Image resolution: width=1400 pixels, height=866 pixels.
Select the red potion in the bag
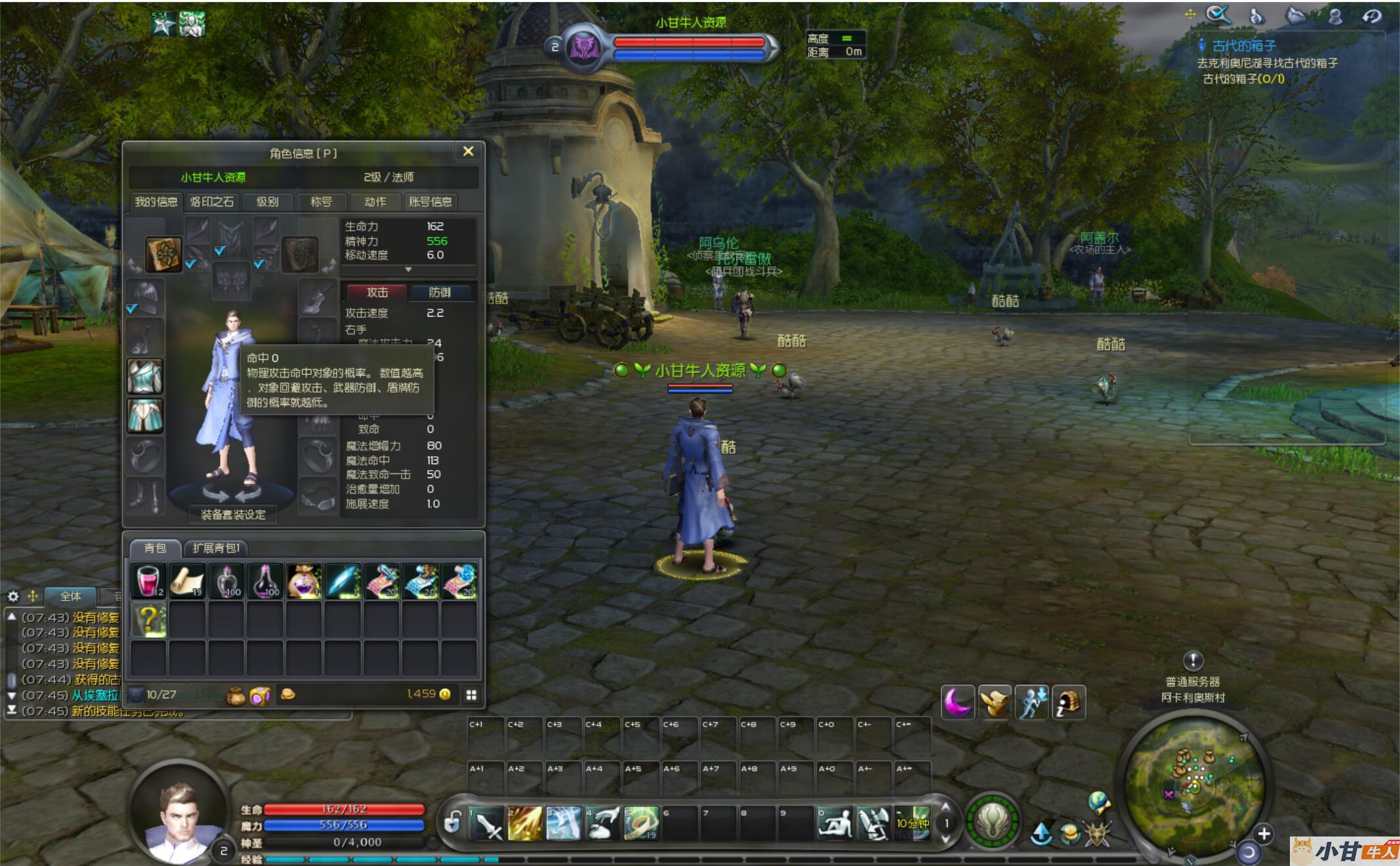click(x=148, y=581)
